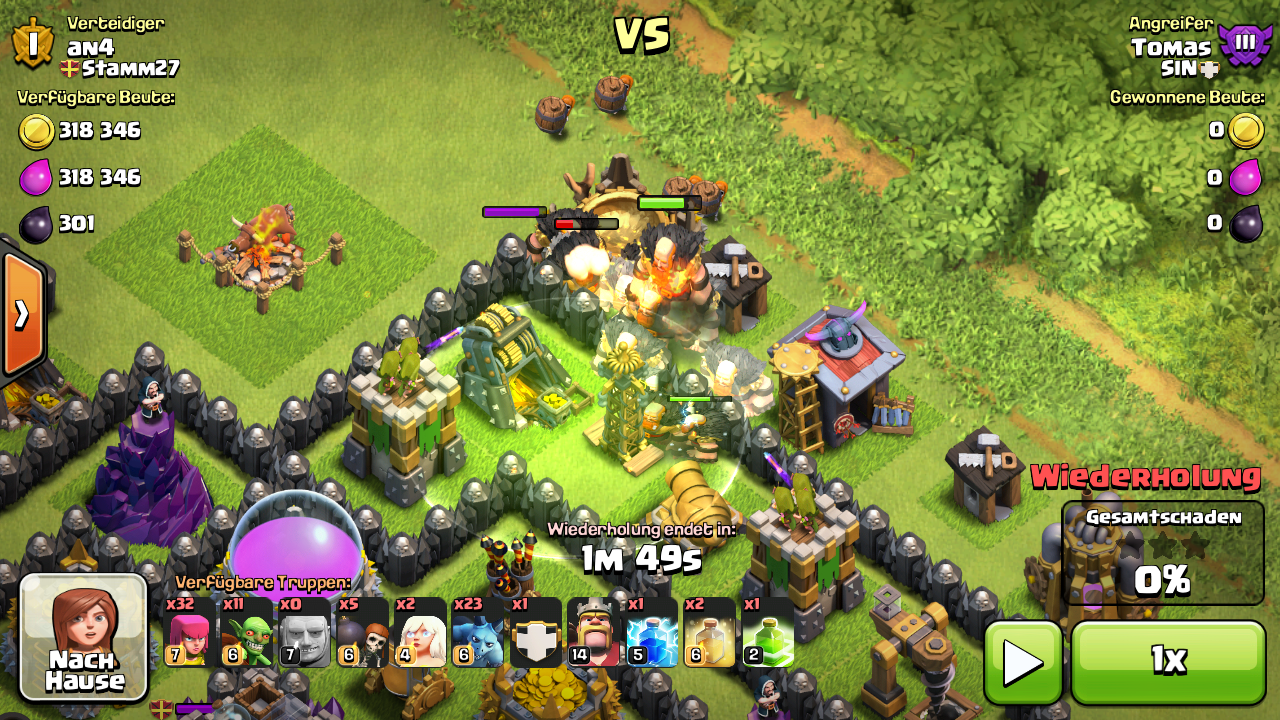Select the Archer troop slot
This screenshot has width=1280, height=720.
(x=189, y=632)
